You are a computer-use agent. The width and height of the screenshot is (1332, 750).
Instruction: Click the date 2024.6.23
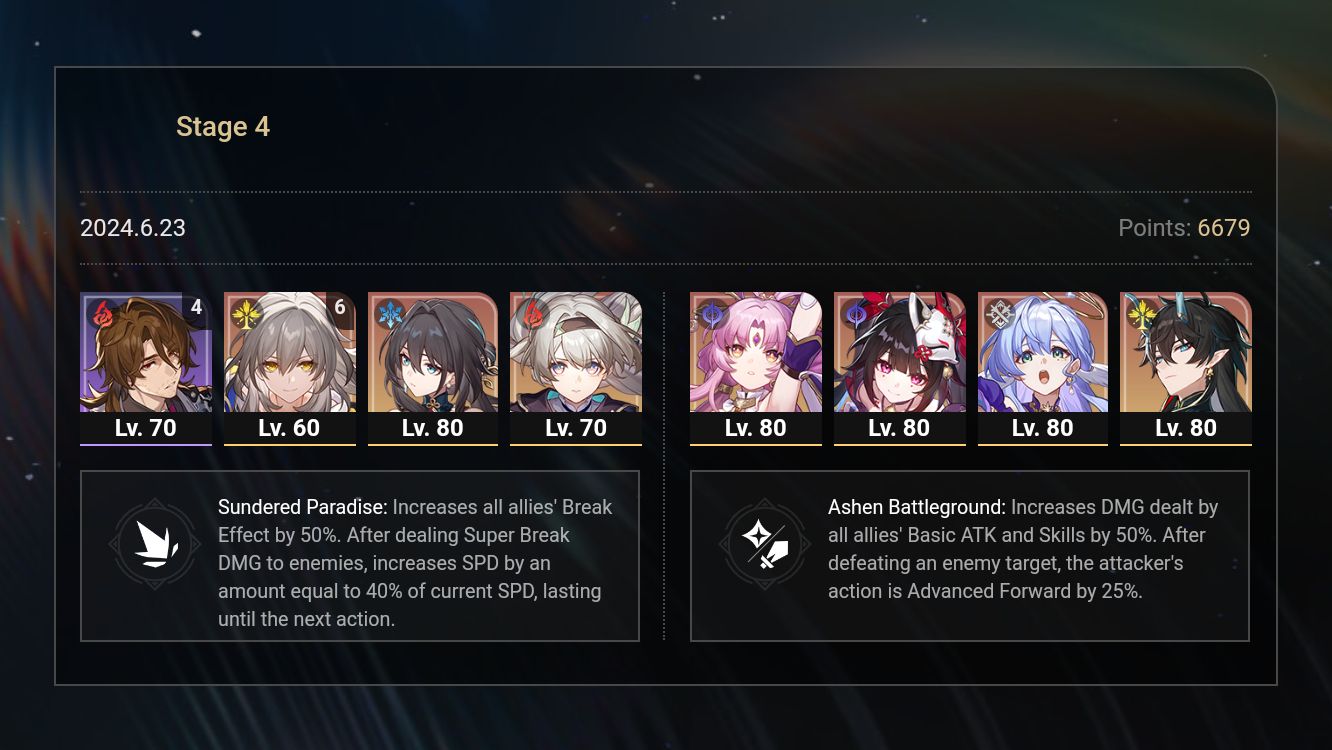132,228
